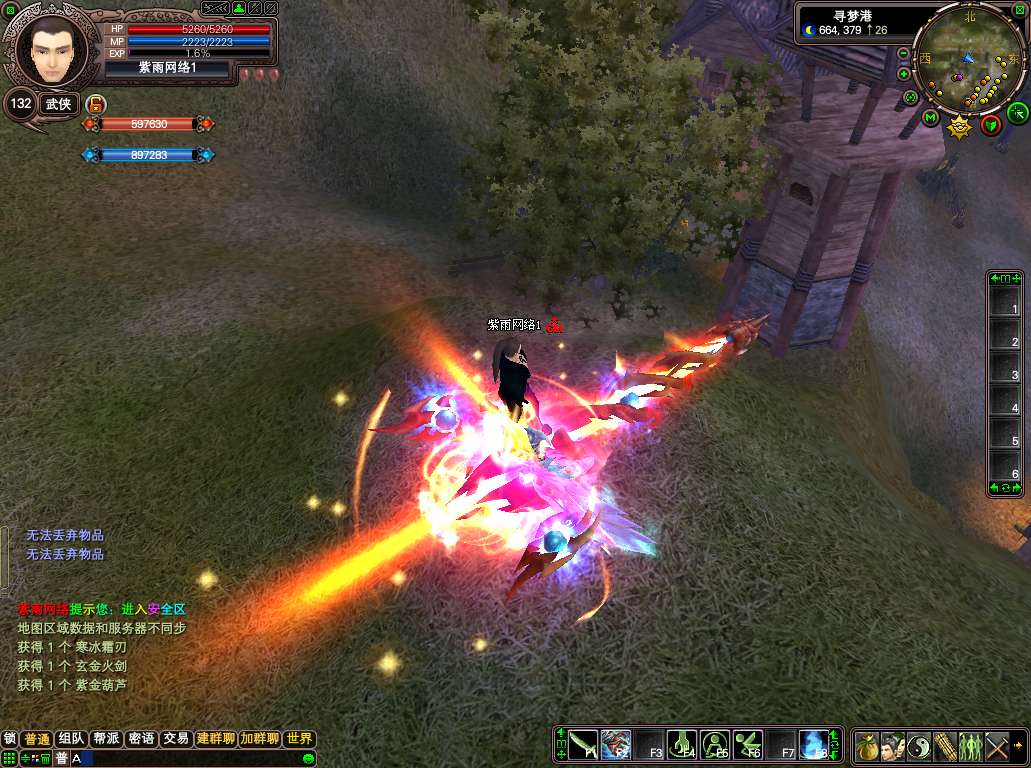
Task: Use the F8 blue flame skill
Action: click(814, 745)
